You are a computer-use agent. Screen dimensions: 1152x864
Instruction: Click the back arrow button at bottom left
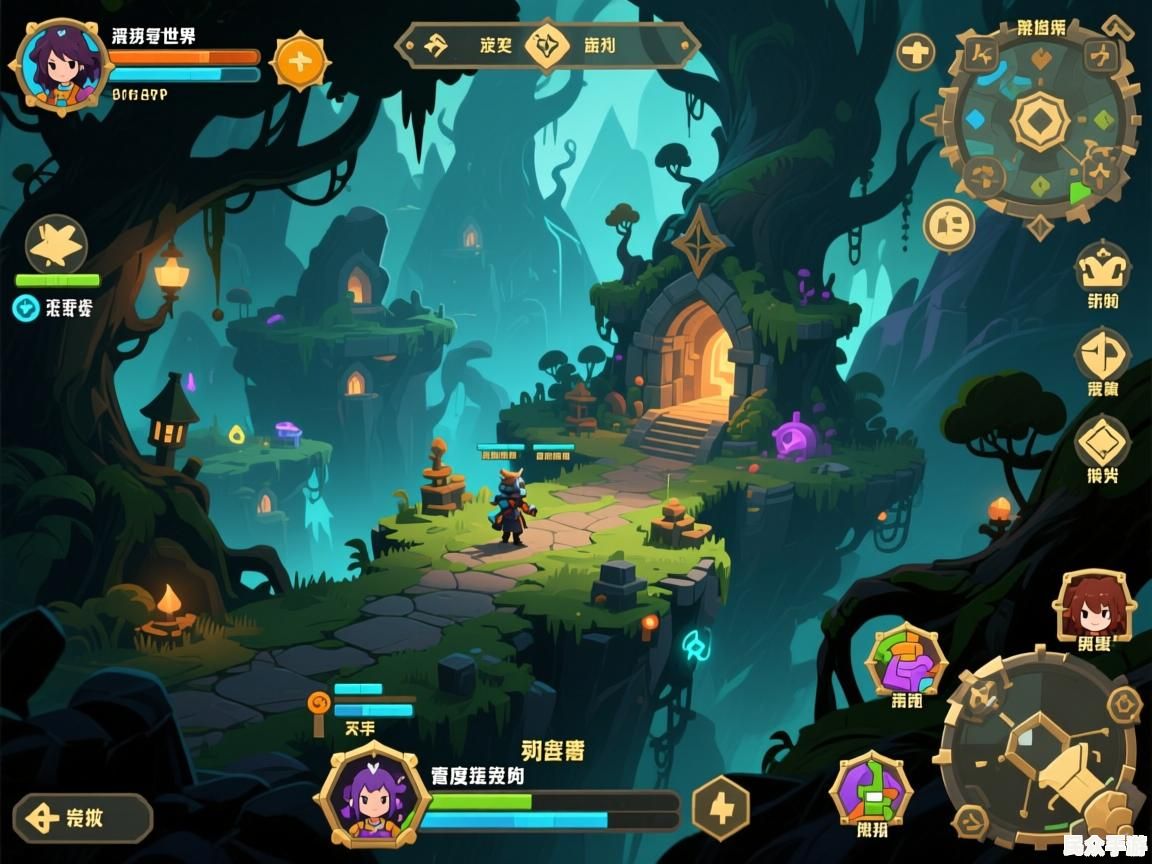(82, 818)
